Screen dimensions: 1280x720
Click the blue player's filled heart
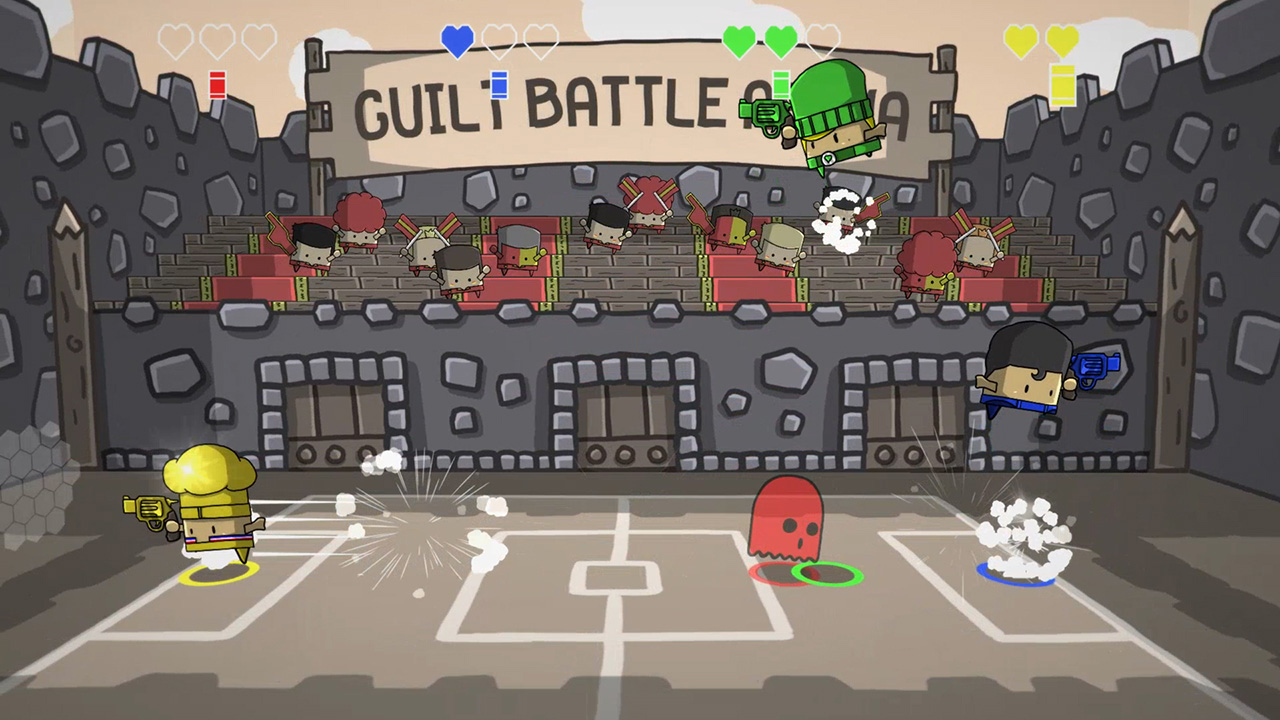[457, 40]
